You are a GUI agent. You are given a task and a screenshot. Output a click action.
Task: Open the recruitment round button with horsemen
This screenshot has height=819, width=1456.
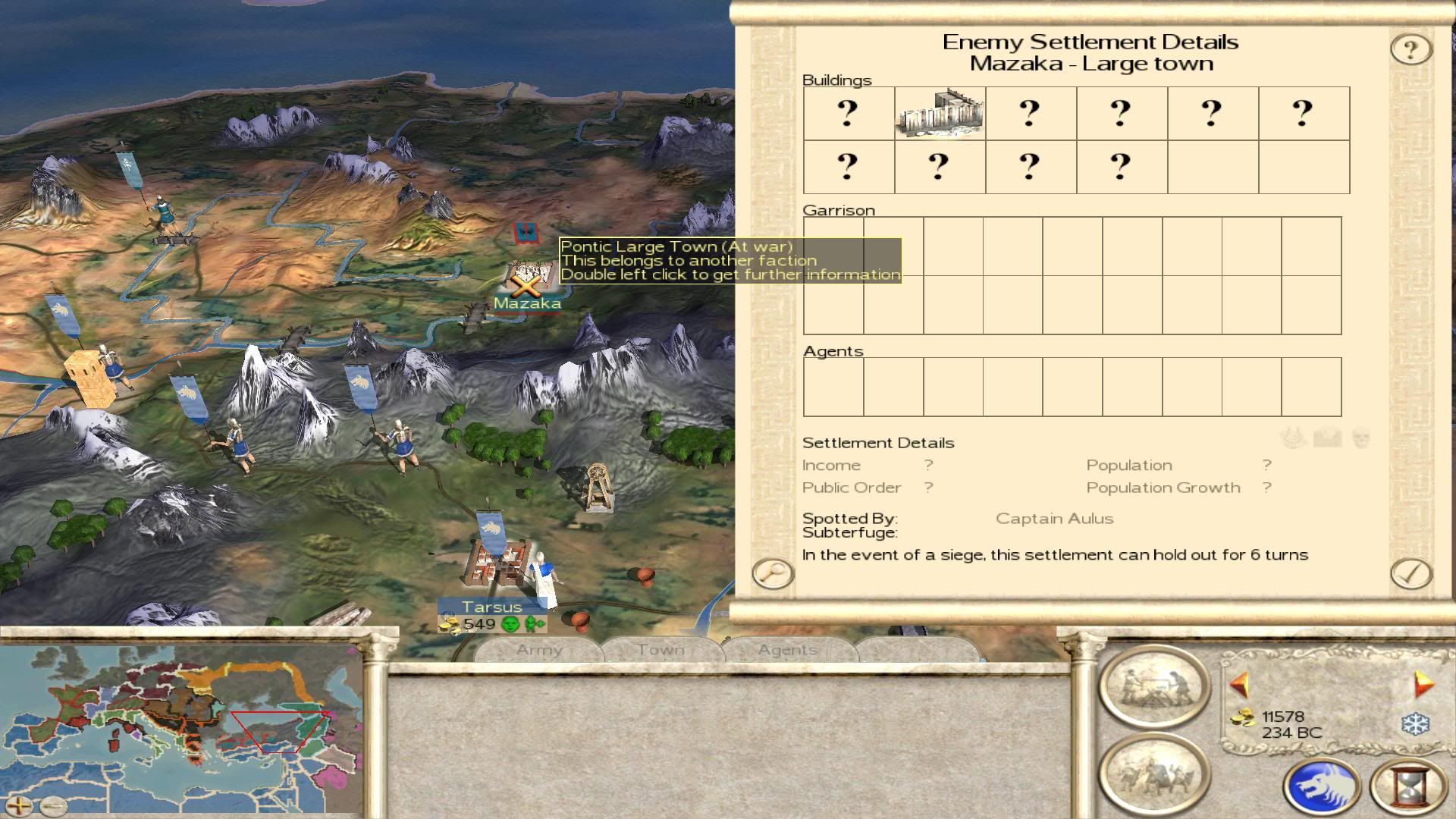(x=1154, y=775)
